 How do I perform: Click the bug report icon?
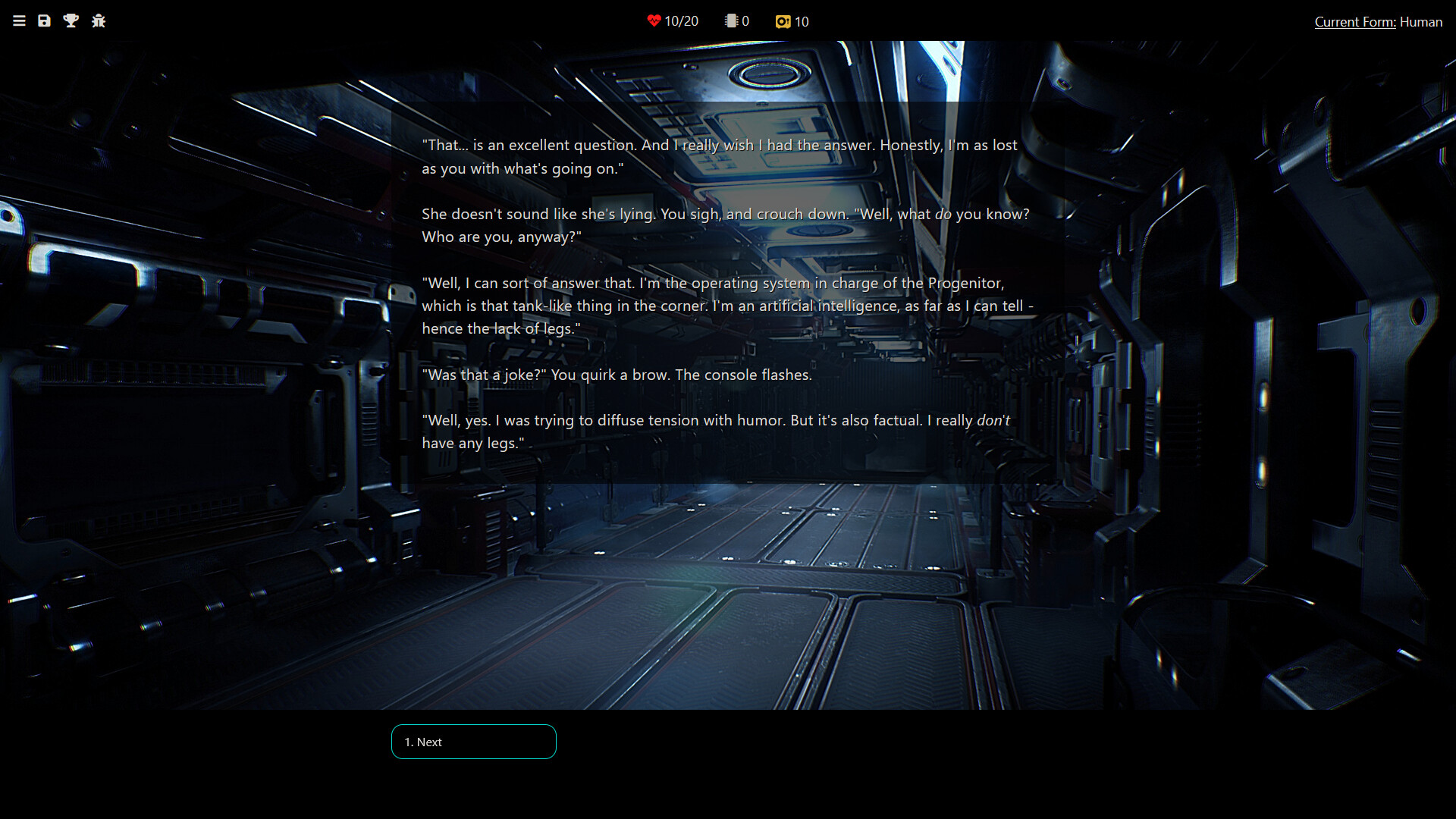tap(99, 21)
